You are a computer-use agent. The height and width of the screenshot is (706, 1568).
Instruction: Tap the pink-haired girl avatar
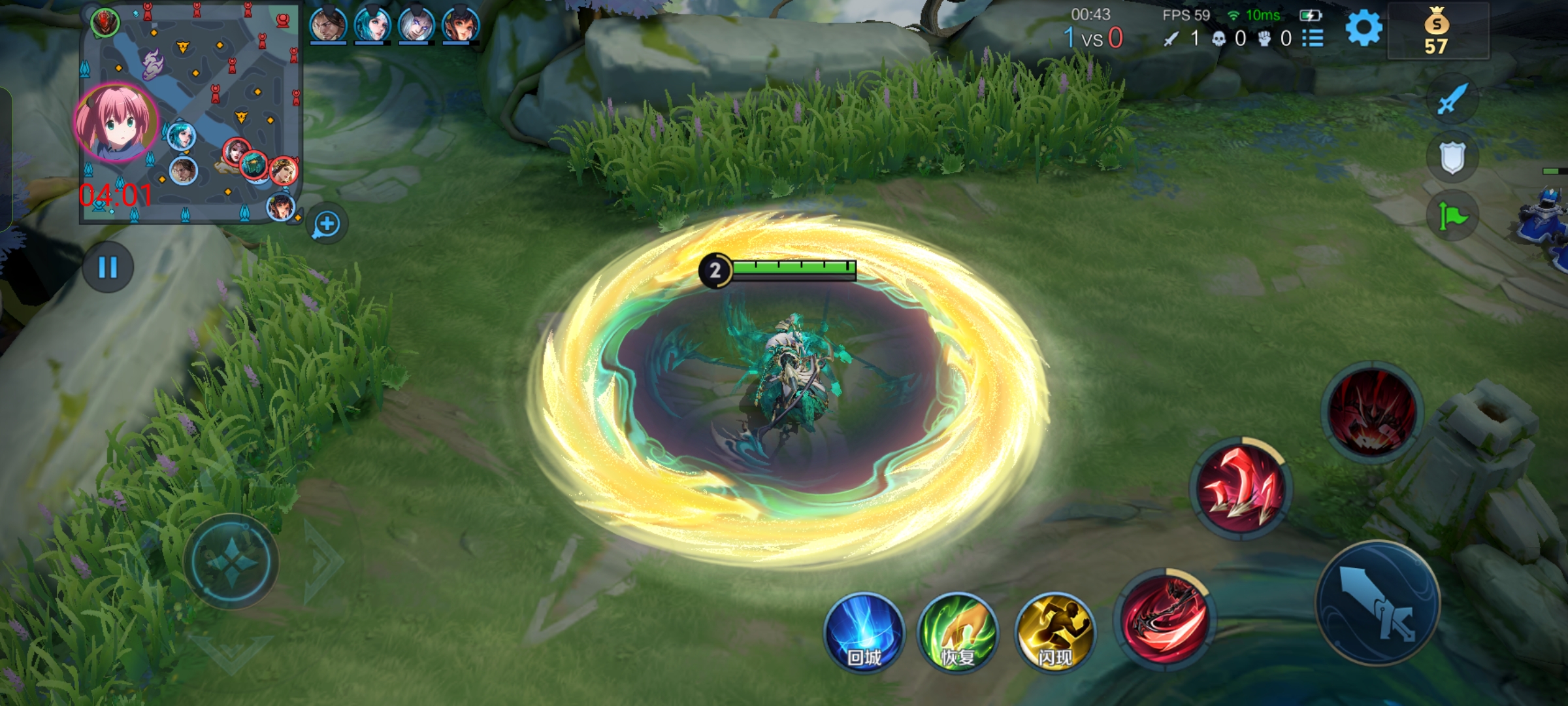pyautogui.click(x=116, y=122)
